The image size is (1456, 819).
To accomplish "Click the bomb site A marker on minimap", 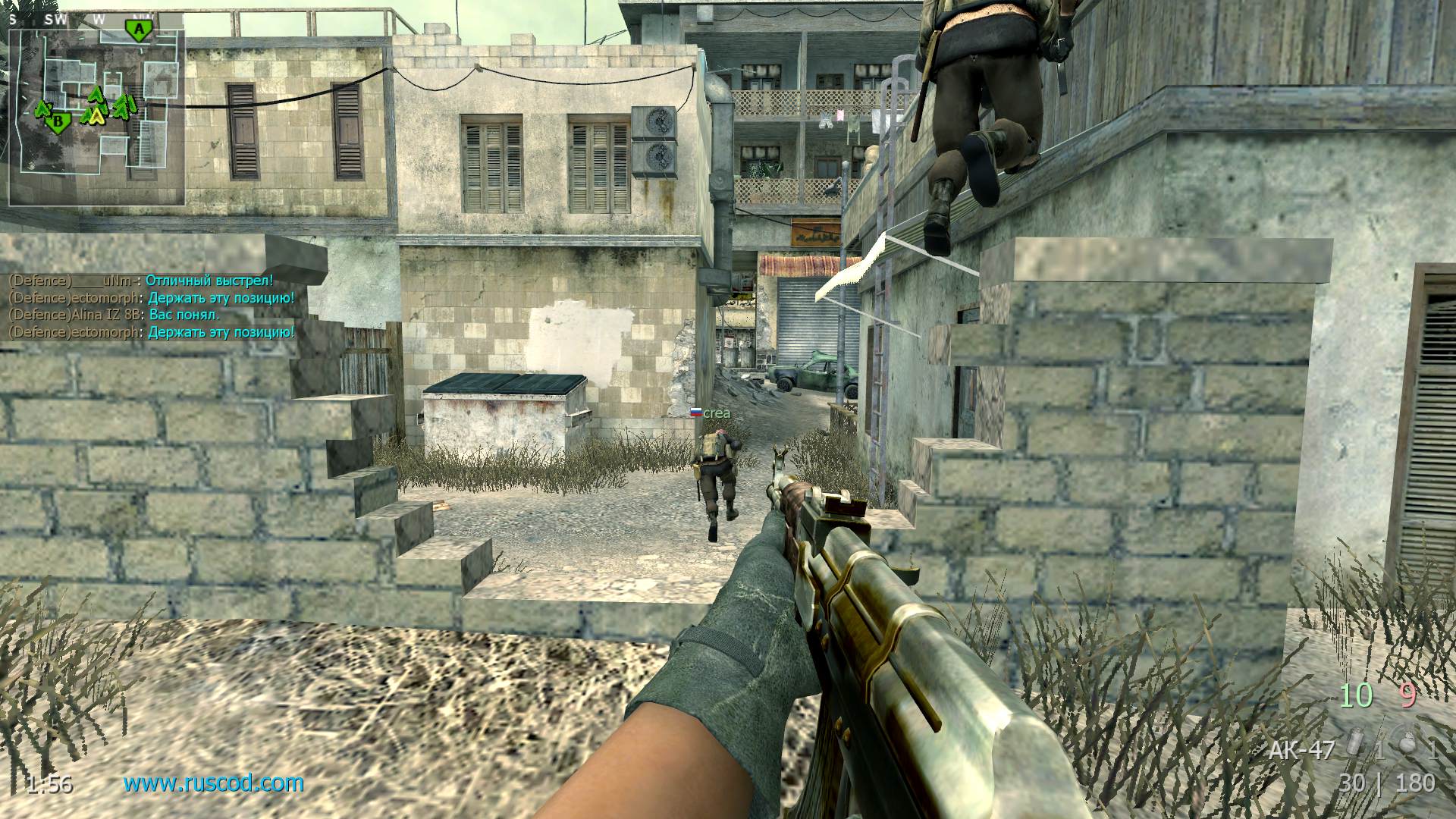I will tap(138, 30).
